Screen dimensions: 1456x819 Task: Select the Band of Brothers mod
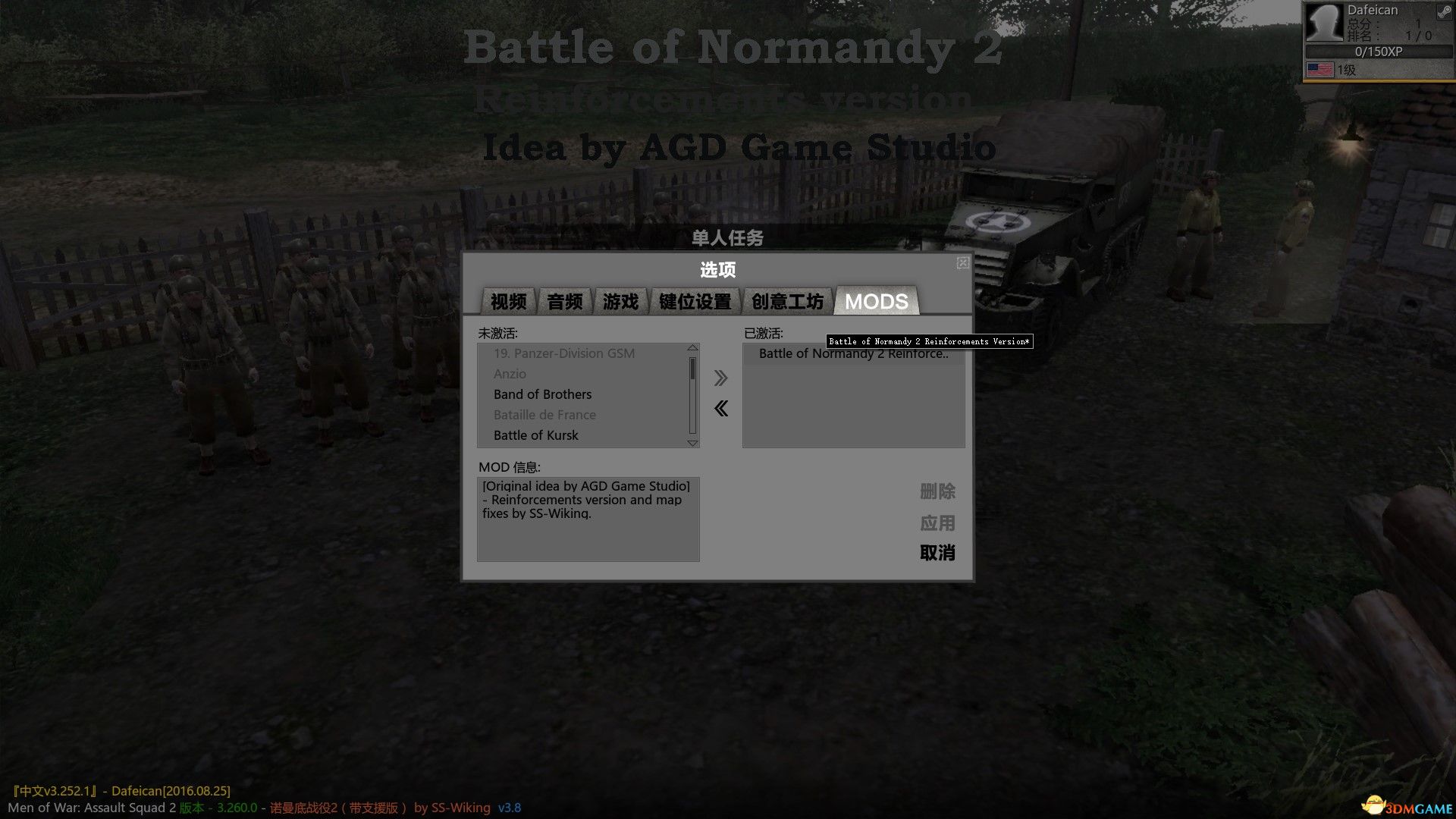pos(542,394)
